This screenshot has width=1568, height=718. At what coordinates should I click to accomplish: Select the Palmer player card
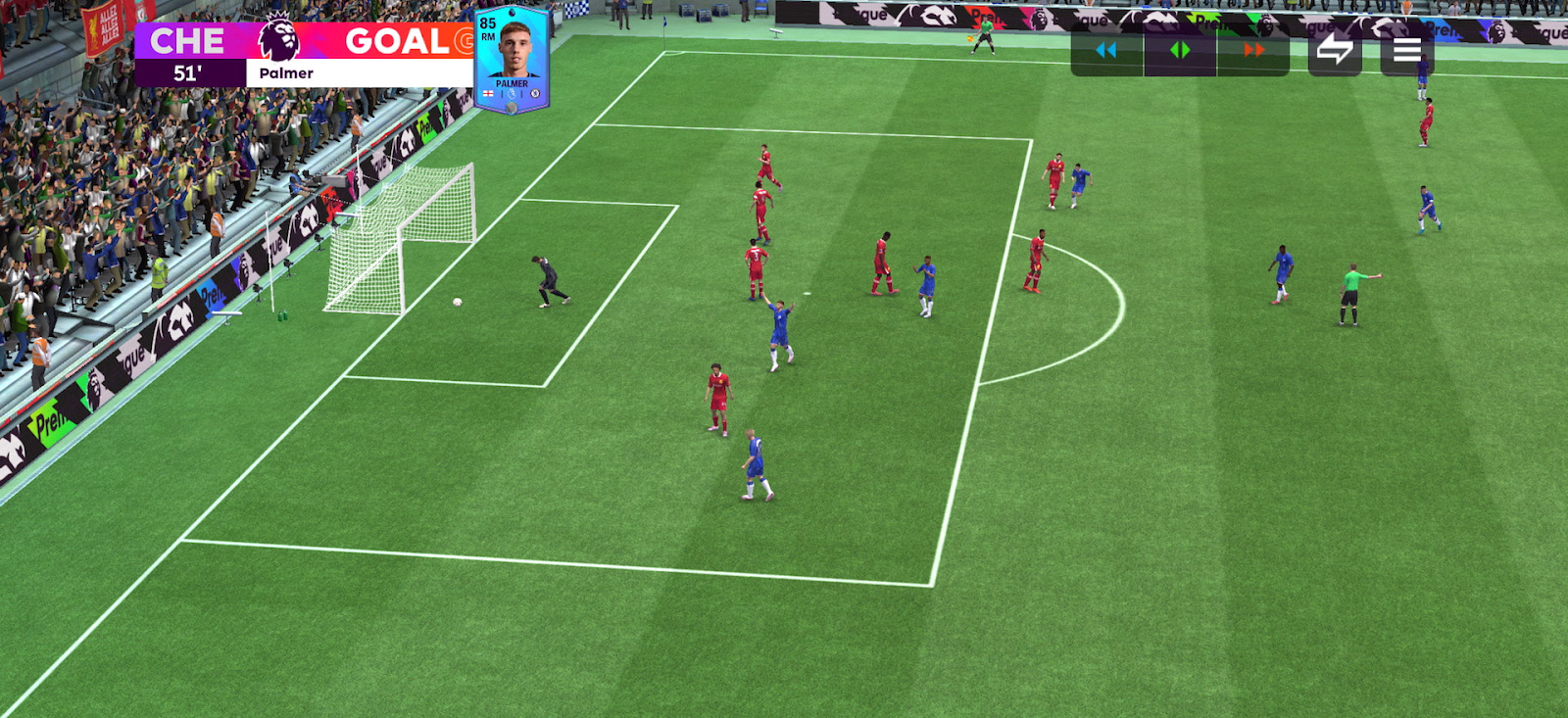512,59
